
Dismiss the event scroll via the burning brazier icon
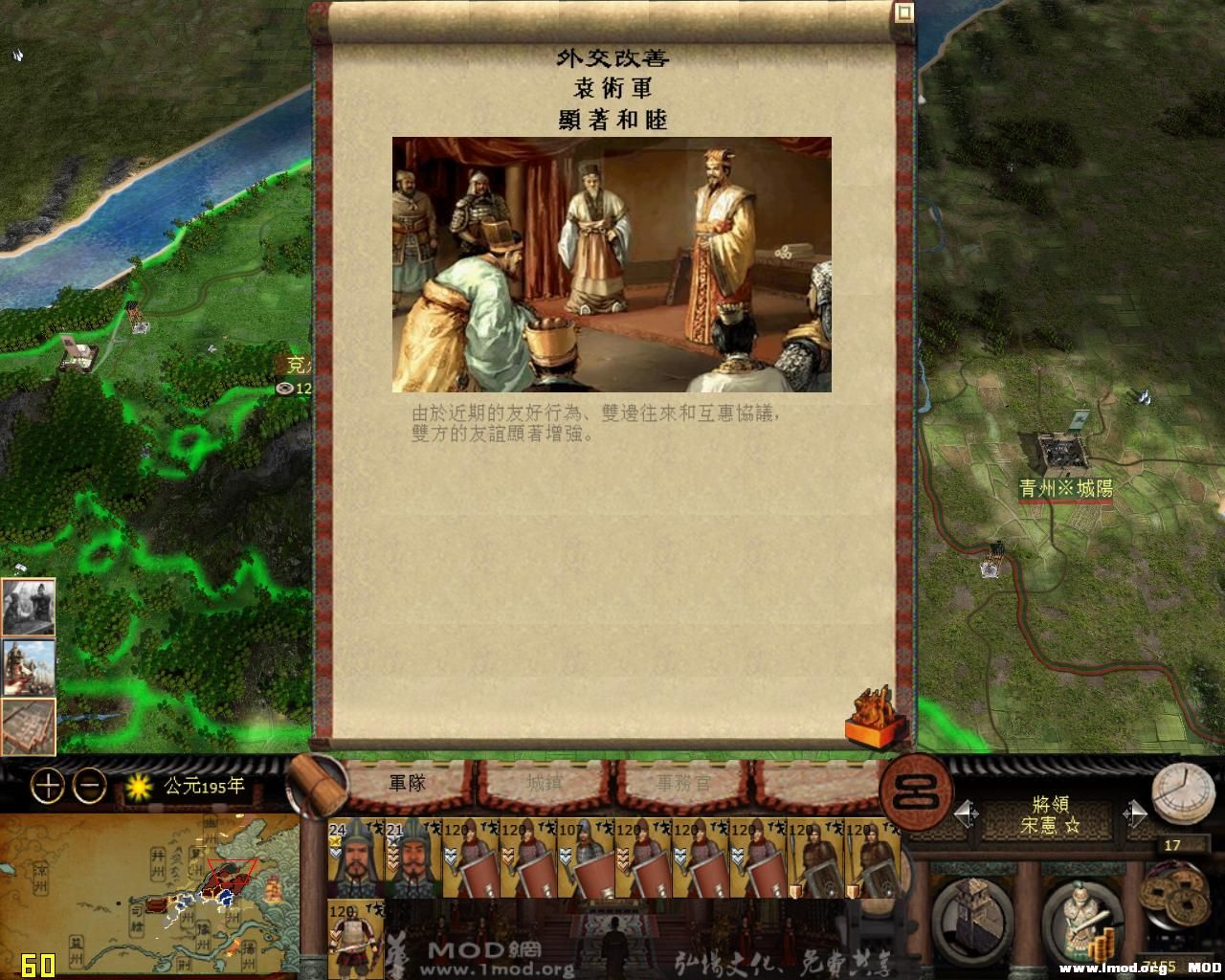874,718
